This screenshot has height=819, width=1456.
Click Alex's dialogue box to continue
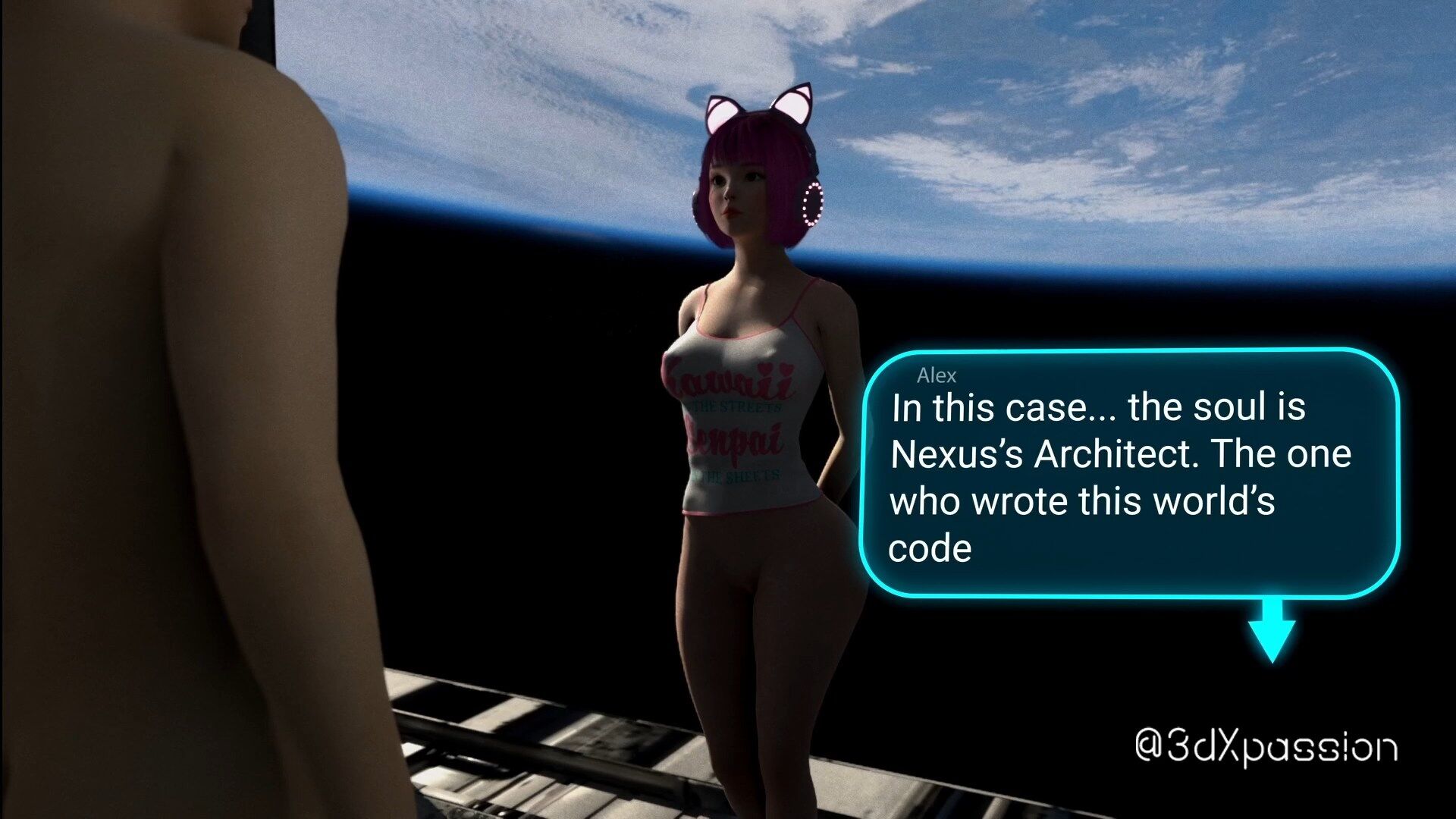click(1128, 473)
